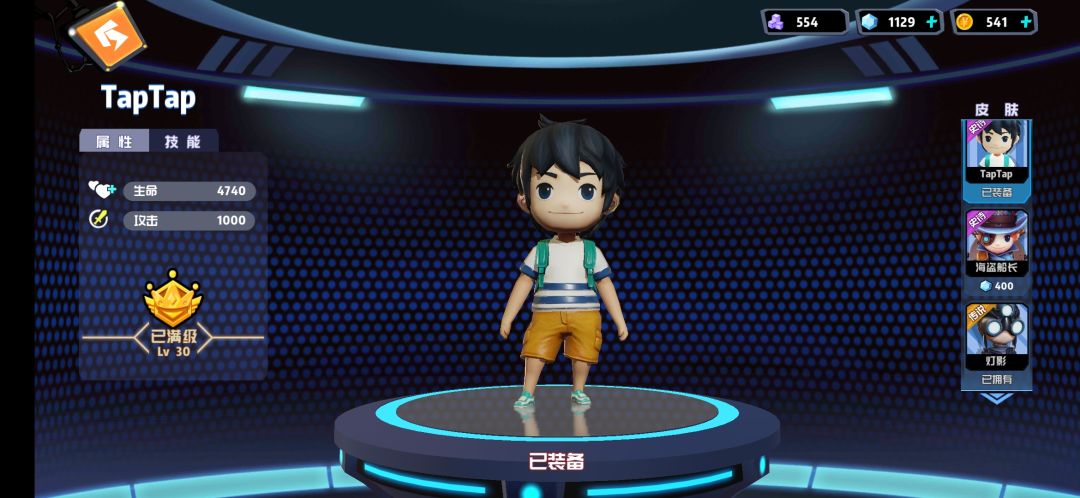Open the 技能 tab

(183, 141)
